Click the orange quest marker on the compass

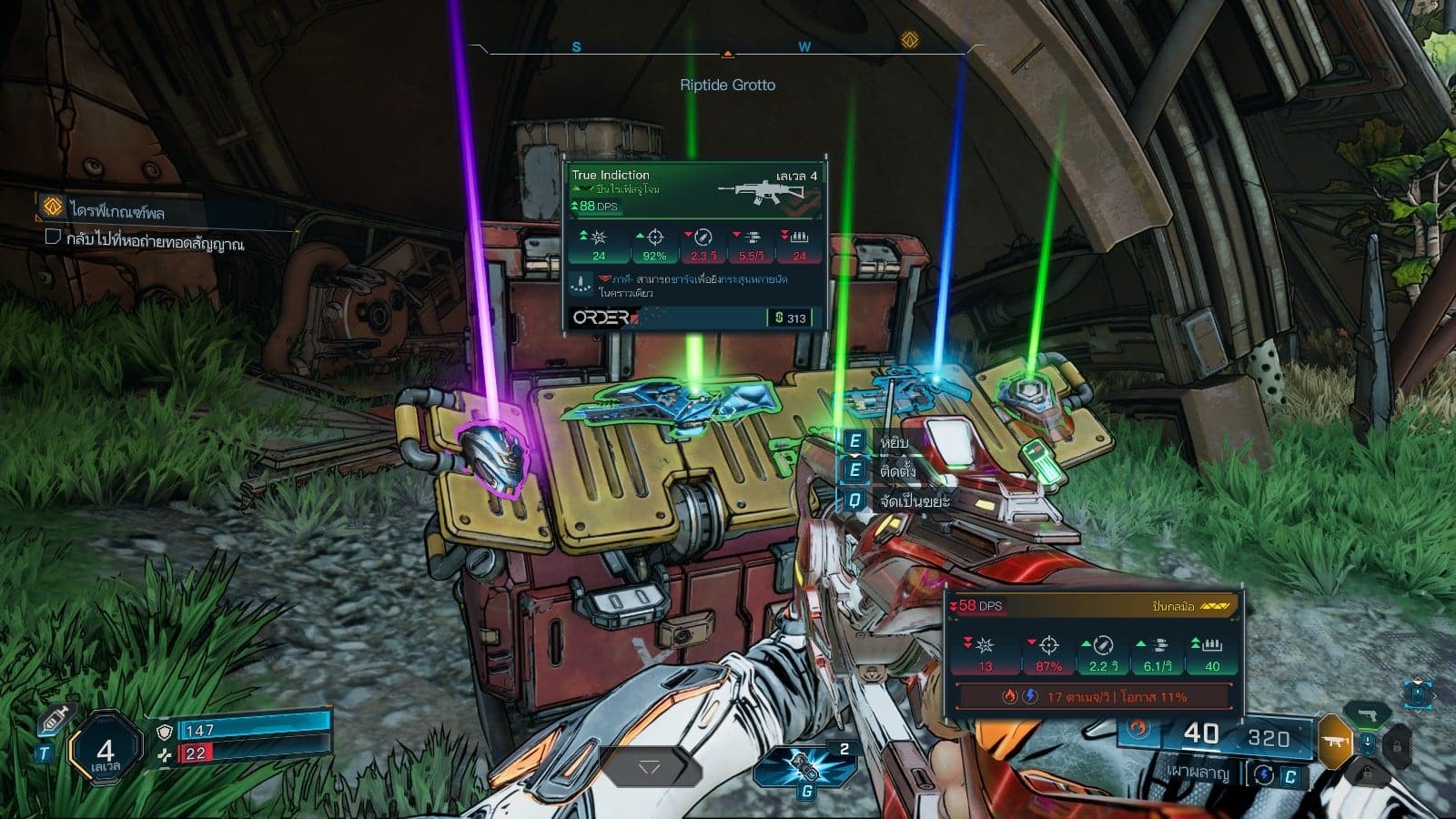[x=909, y=40]
